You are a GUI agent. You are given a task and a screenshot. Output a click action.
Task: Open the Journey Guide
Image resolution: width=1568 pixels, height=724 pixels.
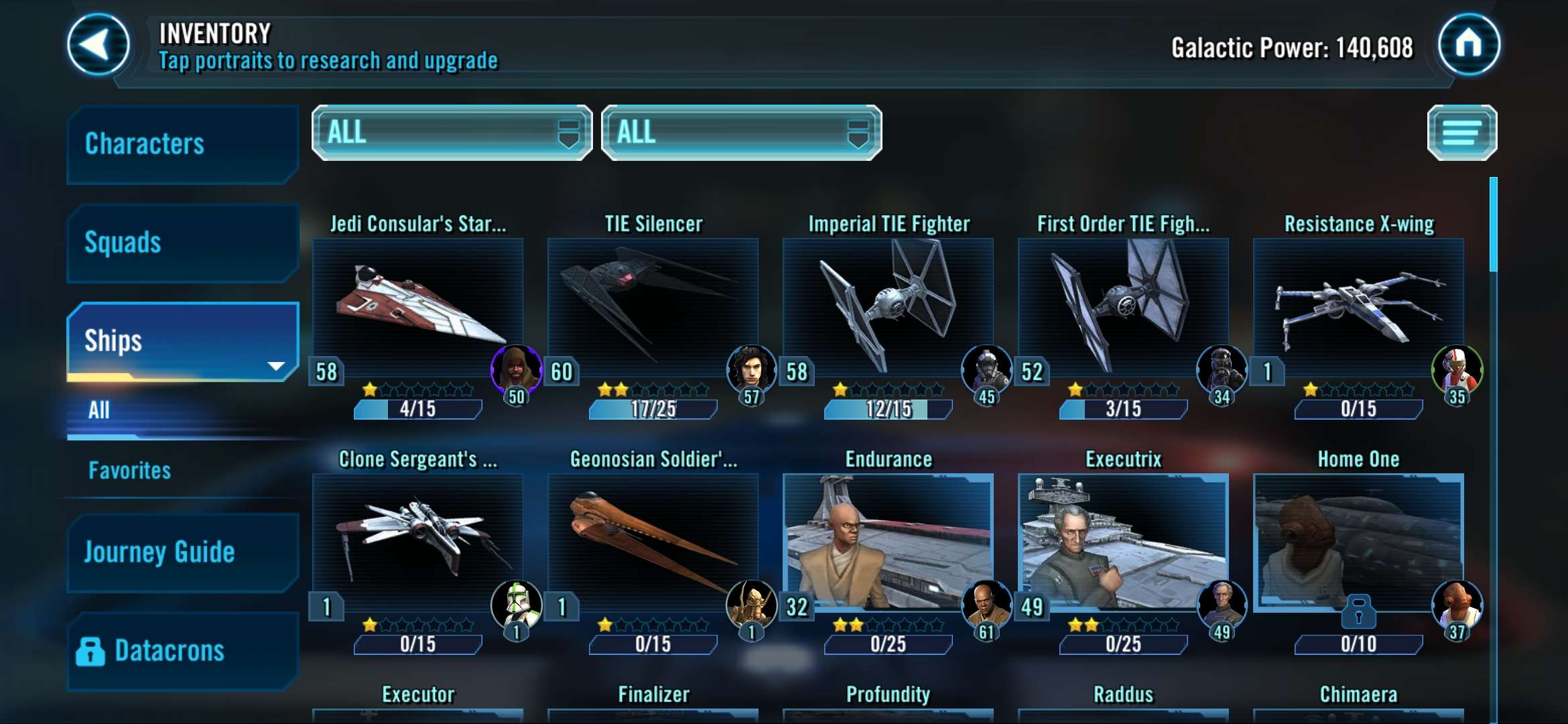pyautogui.click(x=181, y=552)
